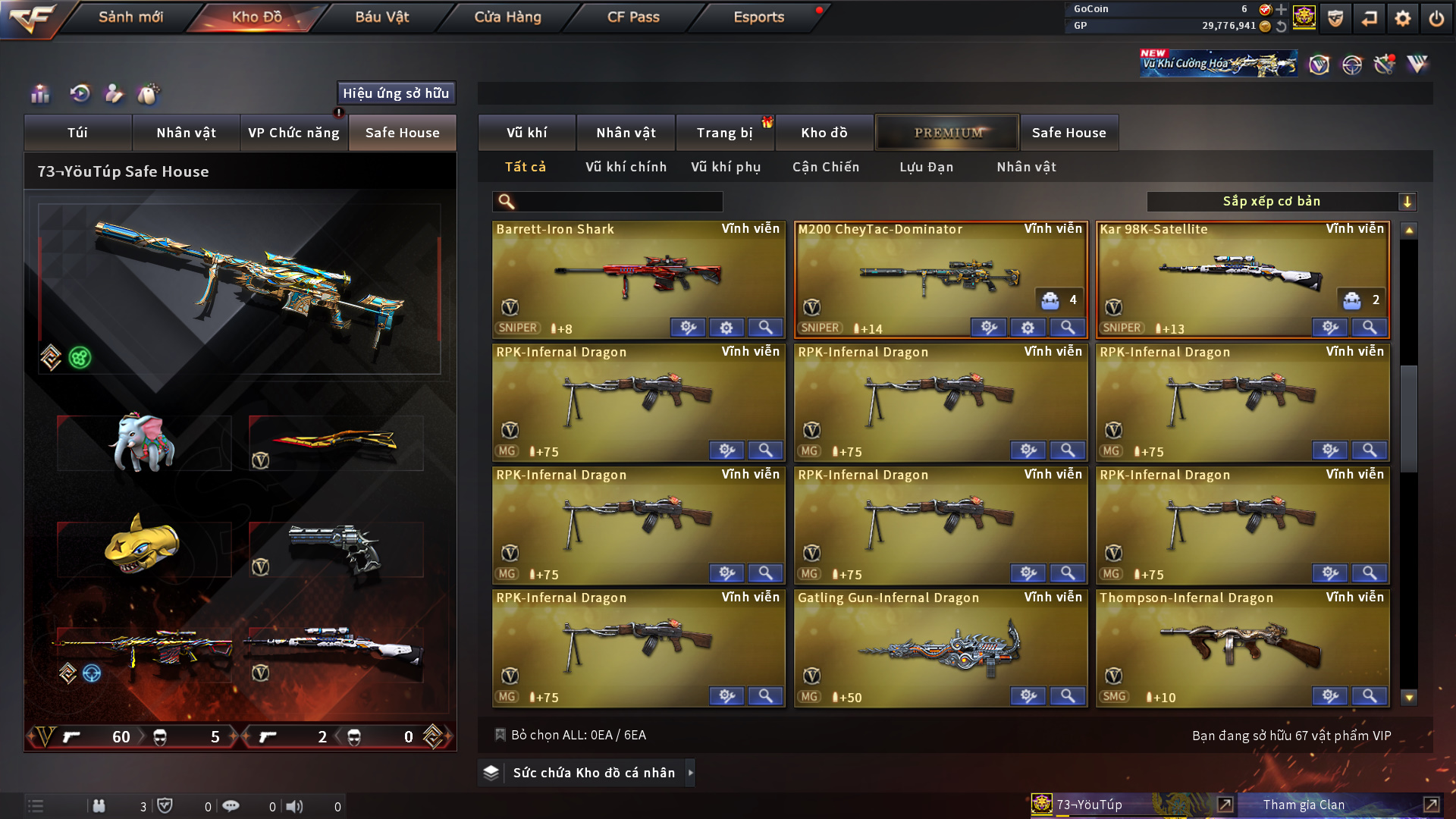The image size is (1456, 819).
Task: Switch to the VP Chức năng tab
Action: click(x=293, y=133)
